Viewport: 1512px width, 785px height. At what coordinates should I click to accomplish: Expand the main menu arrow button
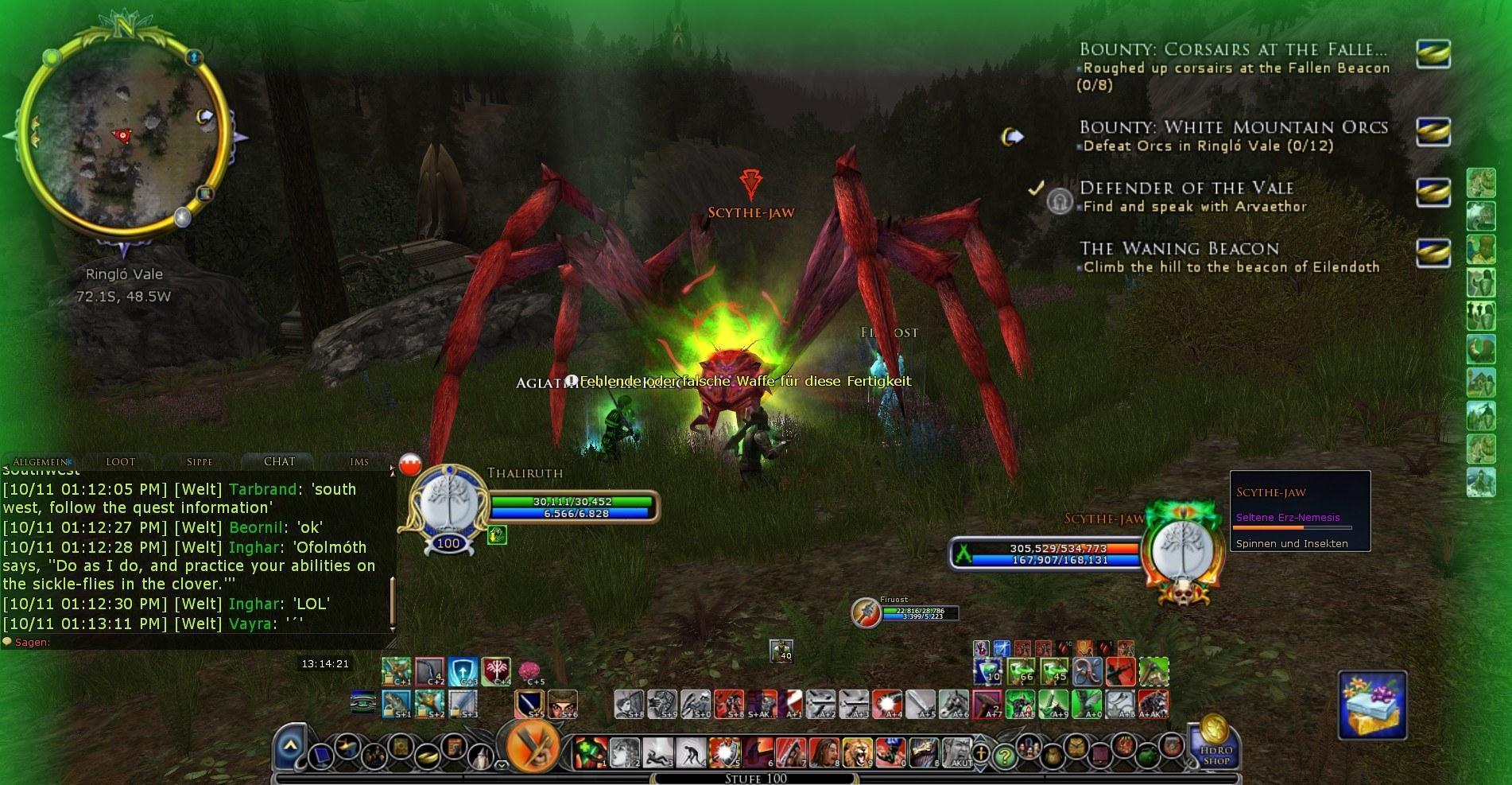291,747
